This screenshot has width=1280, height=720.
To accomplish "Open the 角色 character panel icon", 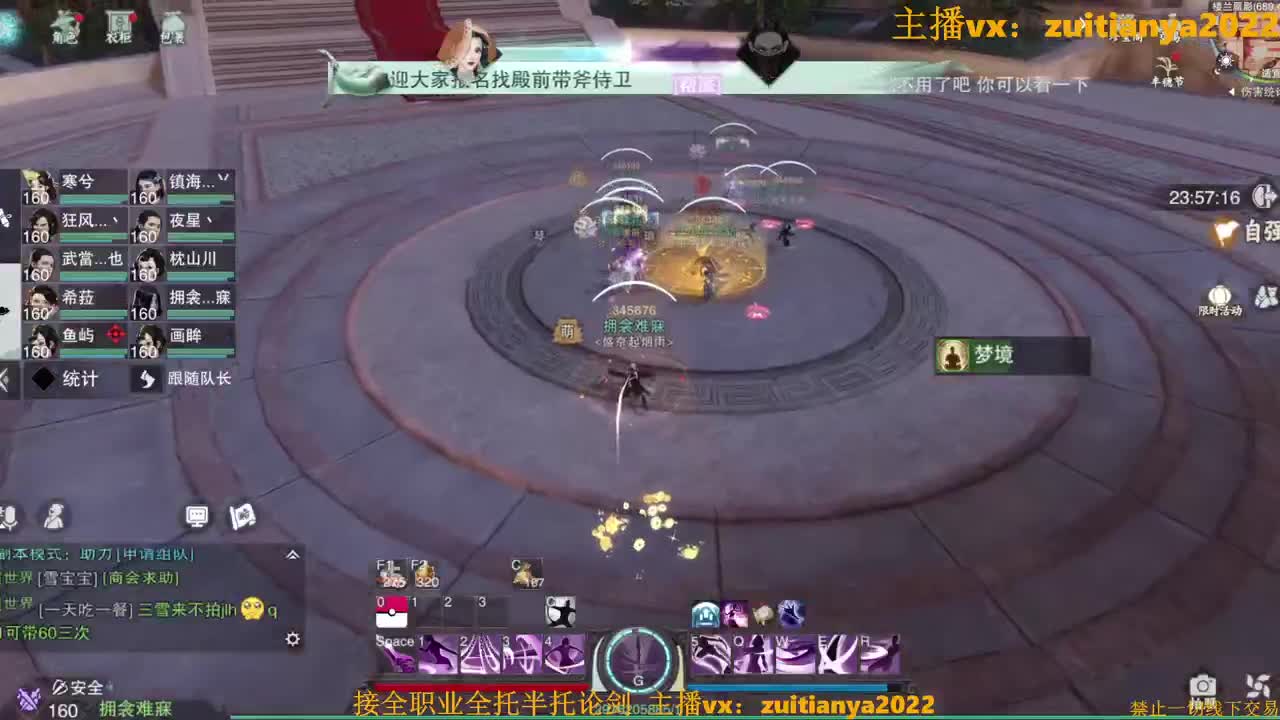I will pos(65,25).
